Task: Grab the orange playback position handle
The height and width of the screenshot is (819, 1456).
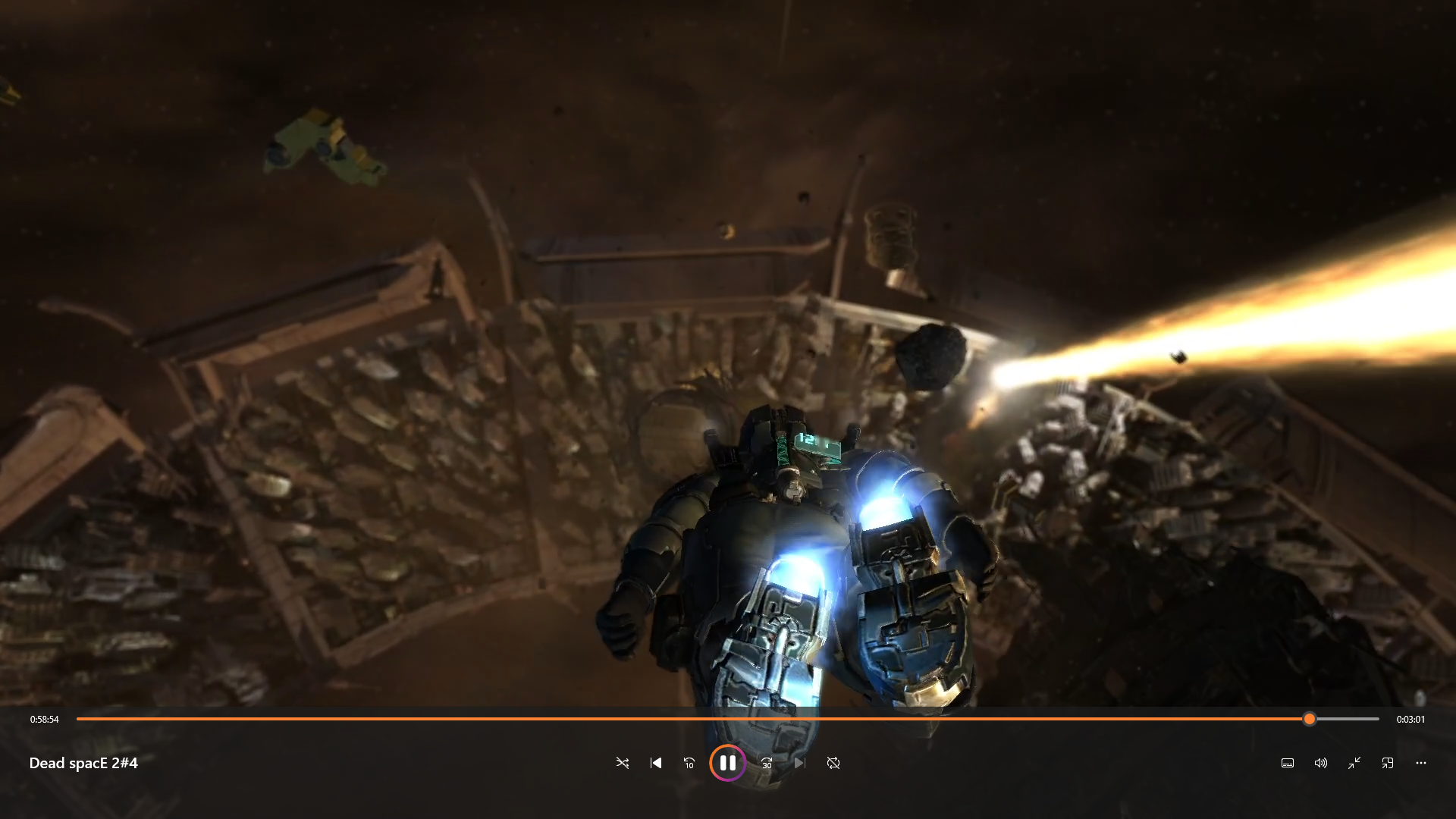Action: 1310,719
